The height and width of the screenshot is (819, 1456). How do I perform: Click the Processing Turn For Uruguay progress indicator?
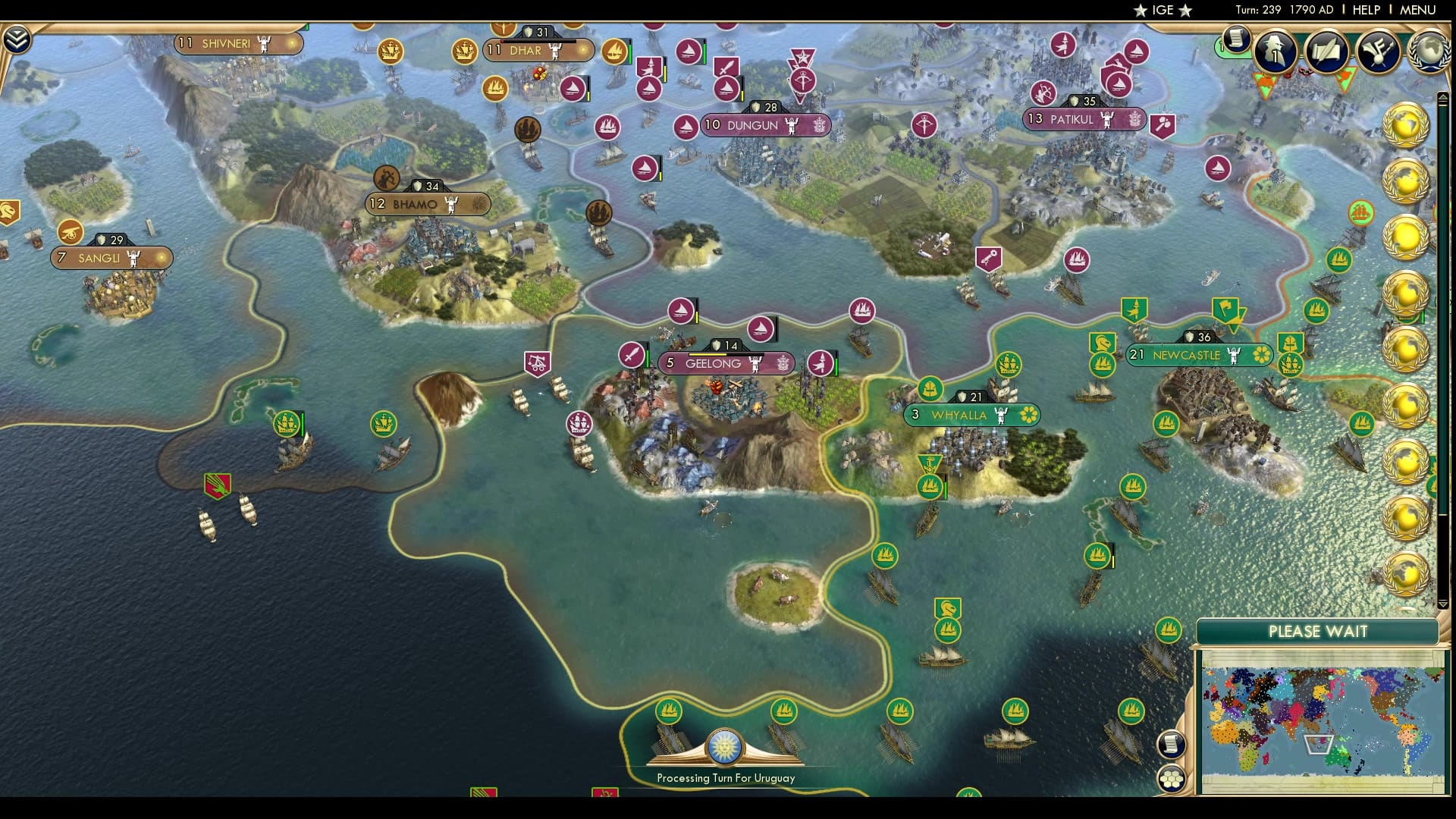coord(726,777)
